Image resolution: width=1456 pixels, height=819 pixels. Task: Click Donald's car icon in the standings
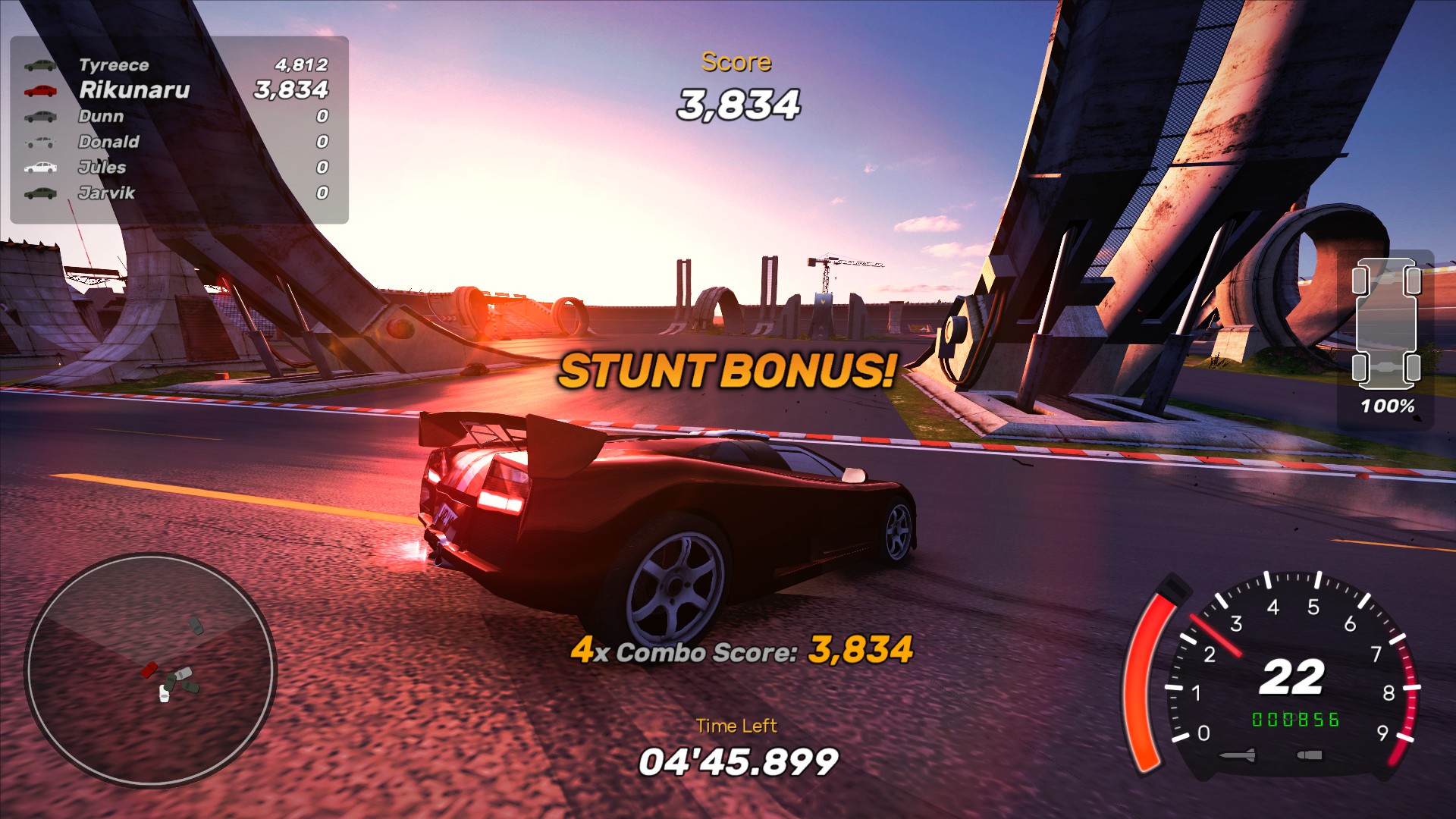pos(42,143)
